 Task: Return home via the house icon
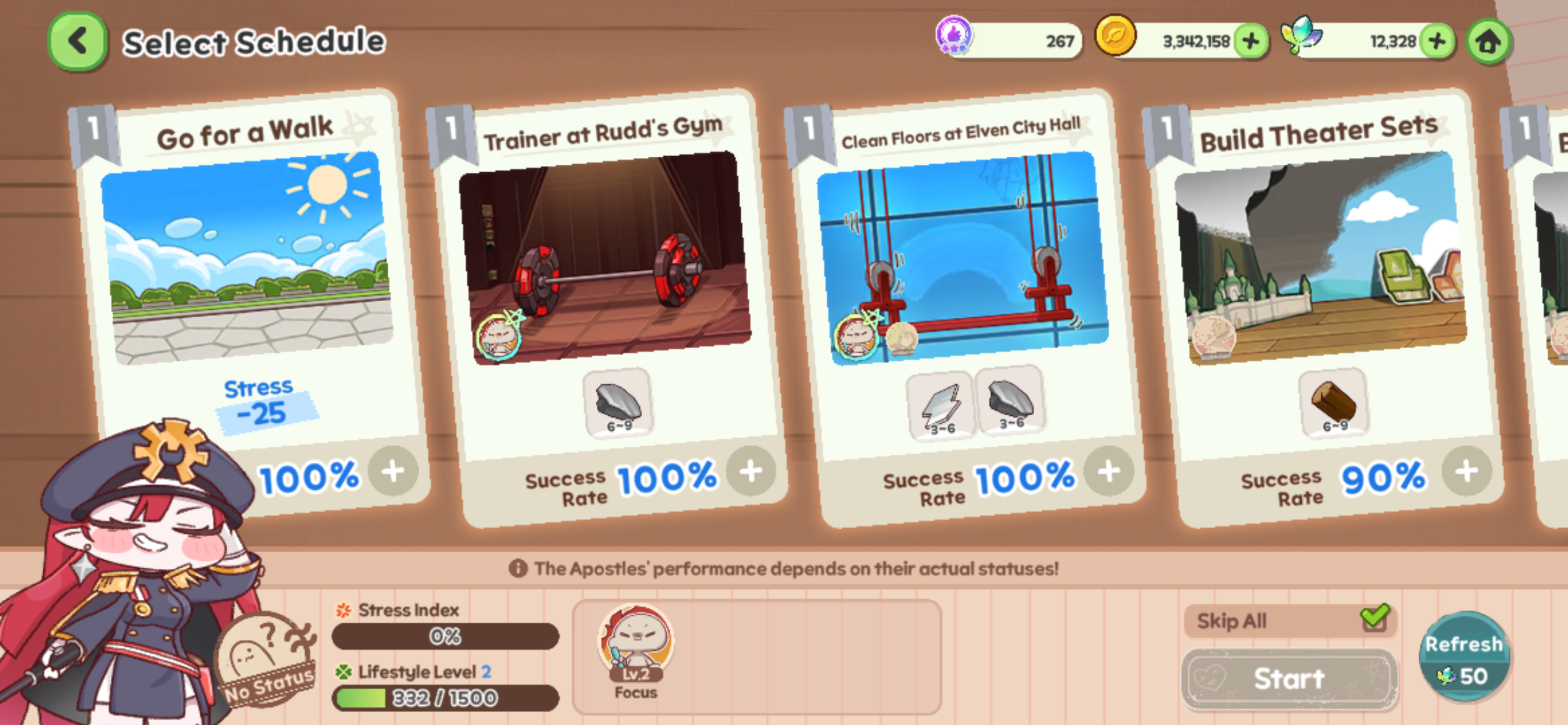tap(1489, 42)
